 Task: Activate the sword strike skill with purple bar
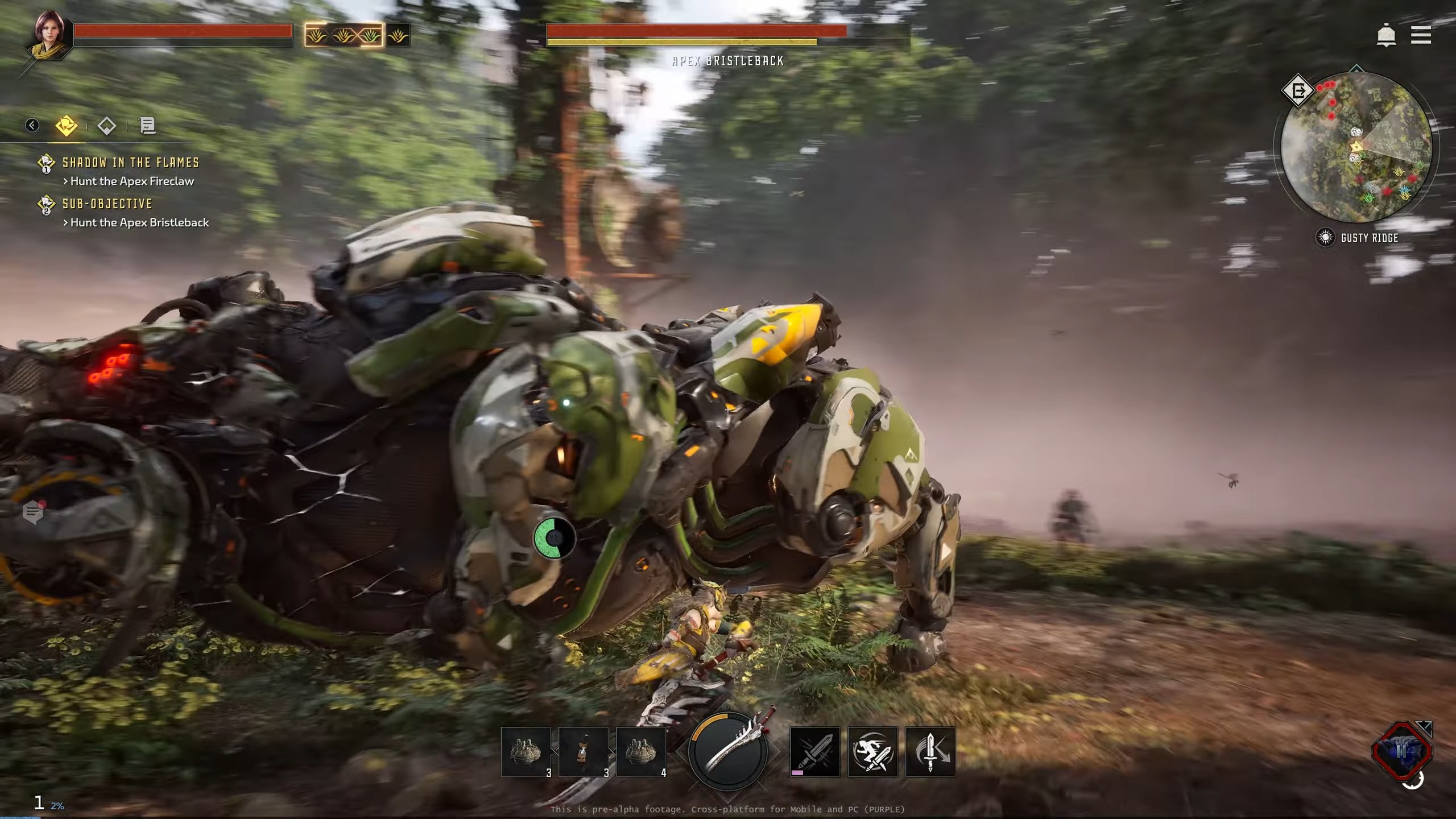coord(815,751)
